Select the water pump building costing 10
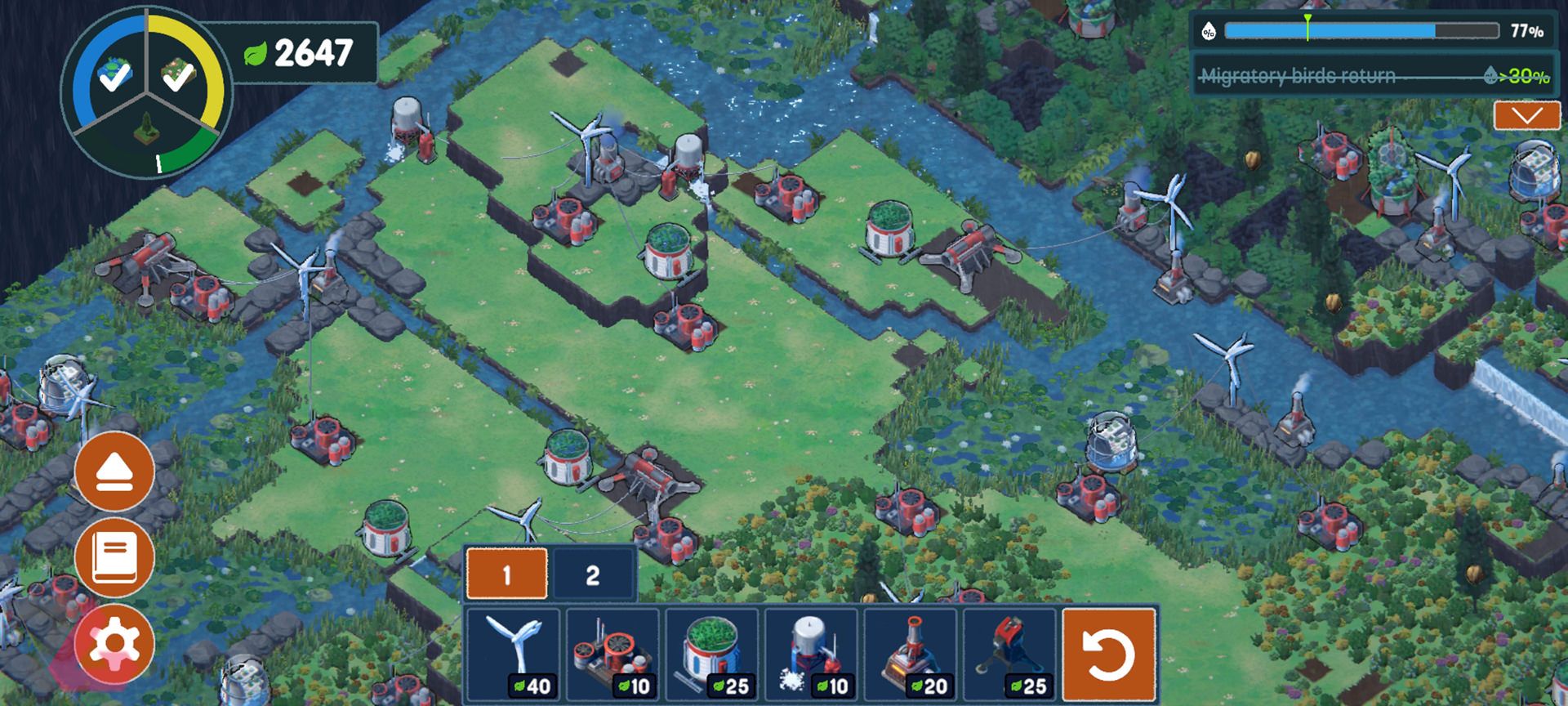The width and height of the screenshot is (1568, 706). pyautogui.click(x=812, y=654)
